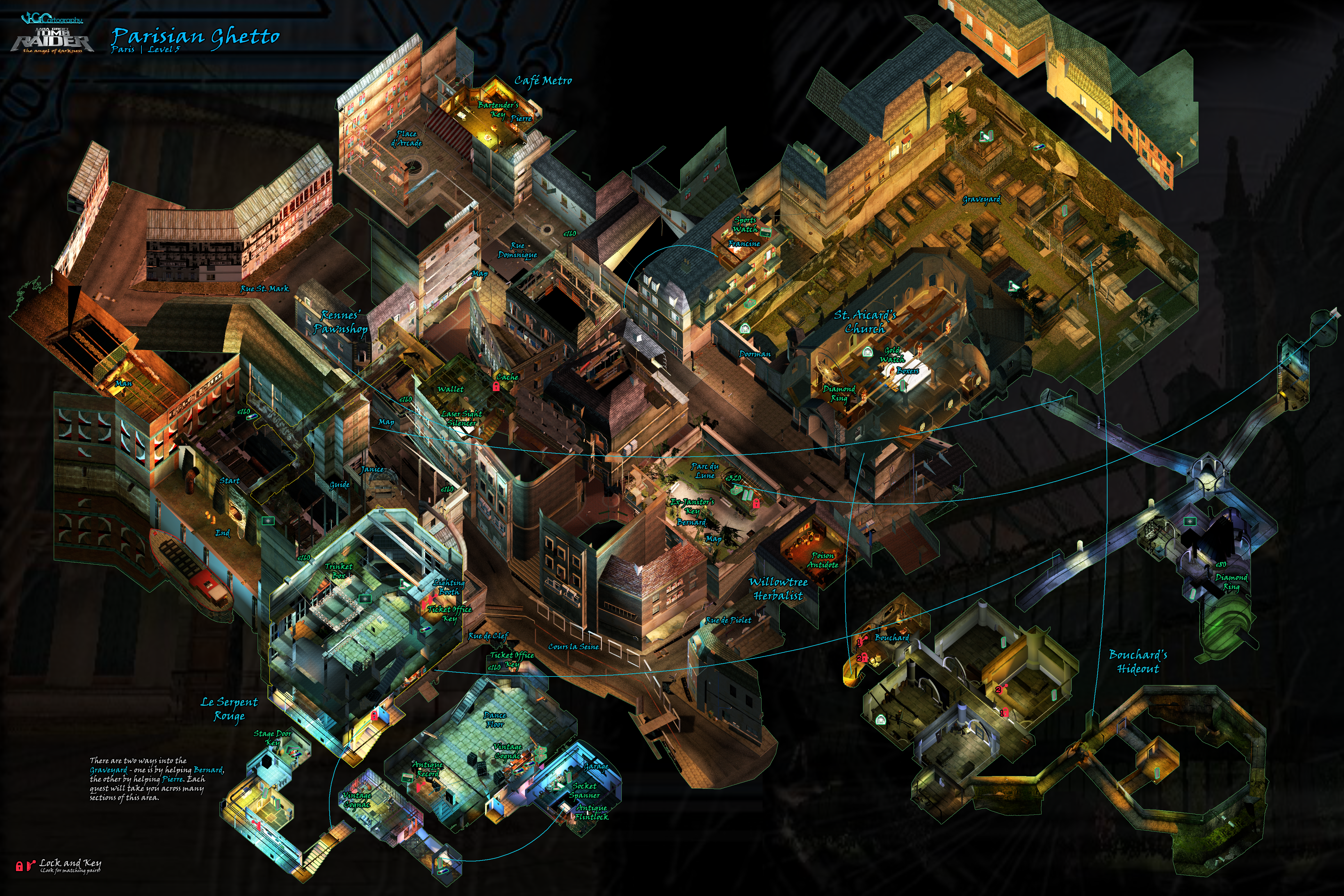Click the Bartender's Key item label
Screen dimensions: 1344x896
(x=498, y=109)
